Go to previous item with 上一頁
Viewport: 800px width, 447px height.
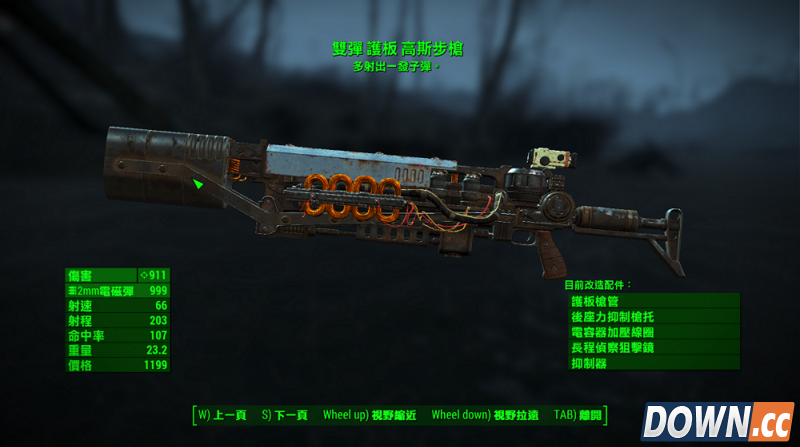click(223, 414)
